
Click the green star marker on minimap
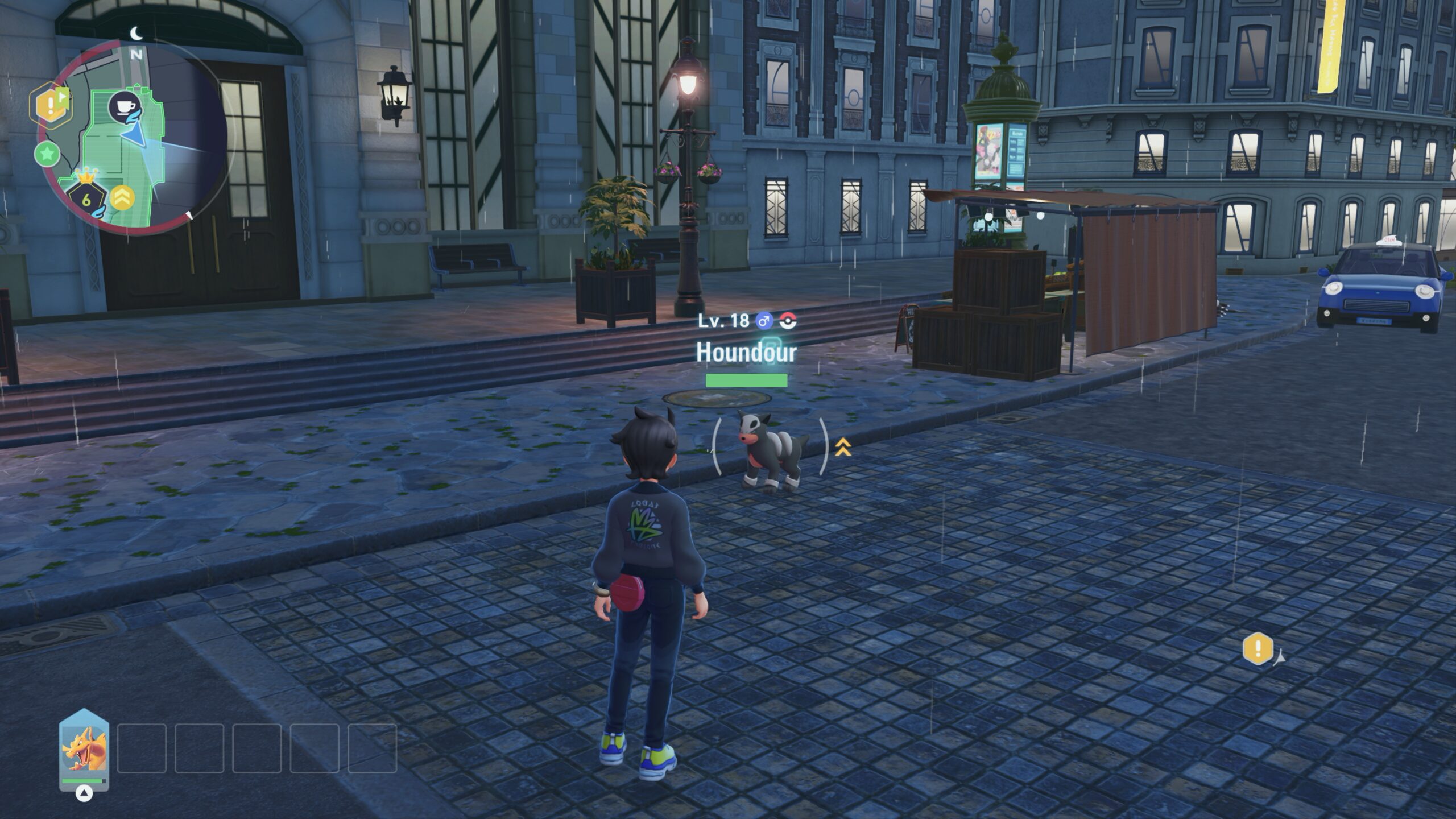coord(47,154)
